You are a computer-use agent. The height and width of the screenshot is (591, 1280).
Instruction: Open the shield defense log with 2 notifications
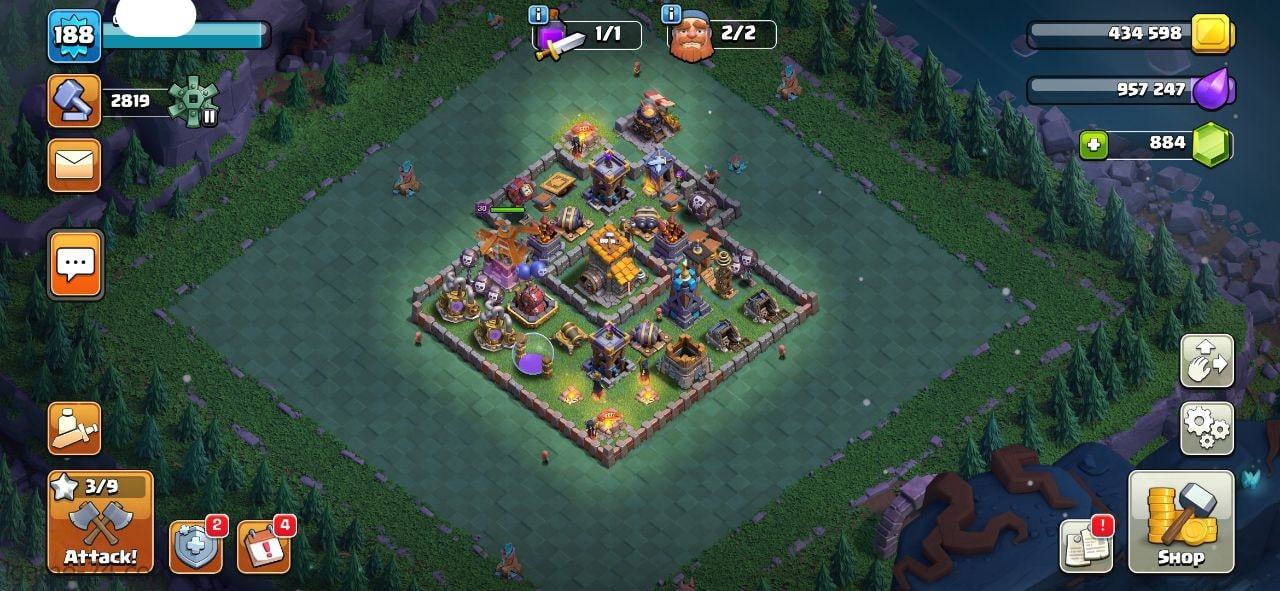[x=195, y=547]
